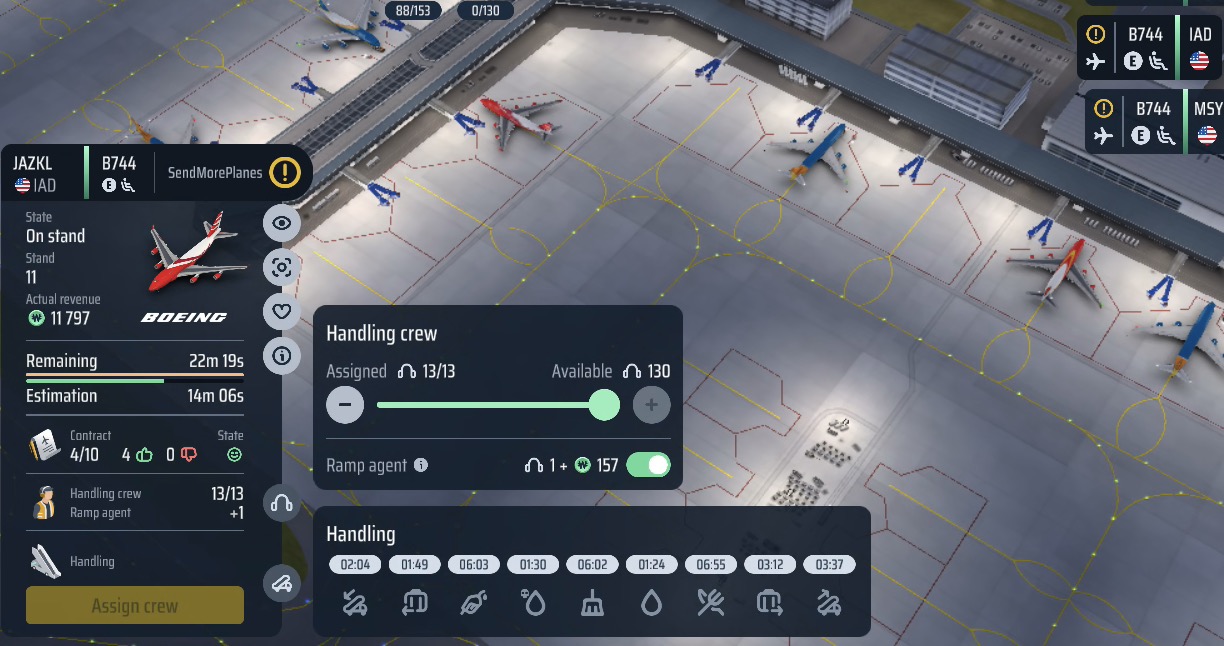Decrease assigned handling crew with minus

pyautogui.click(x=345, y=405)
